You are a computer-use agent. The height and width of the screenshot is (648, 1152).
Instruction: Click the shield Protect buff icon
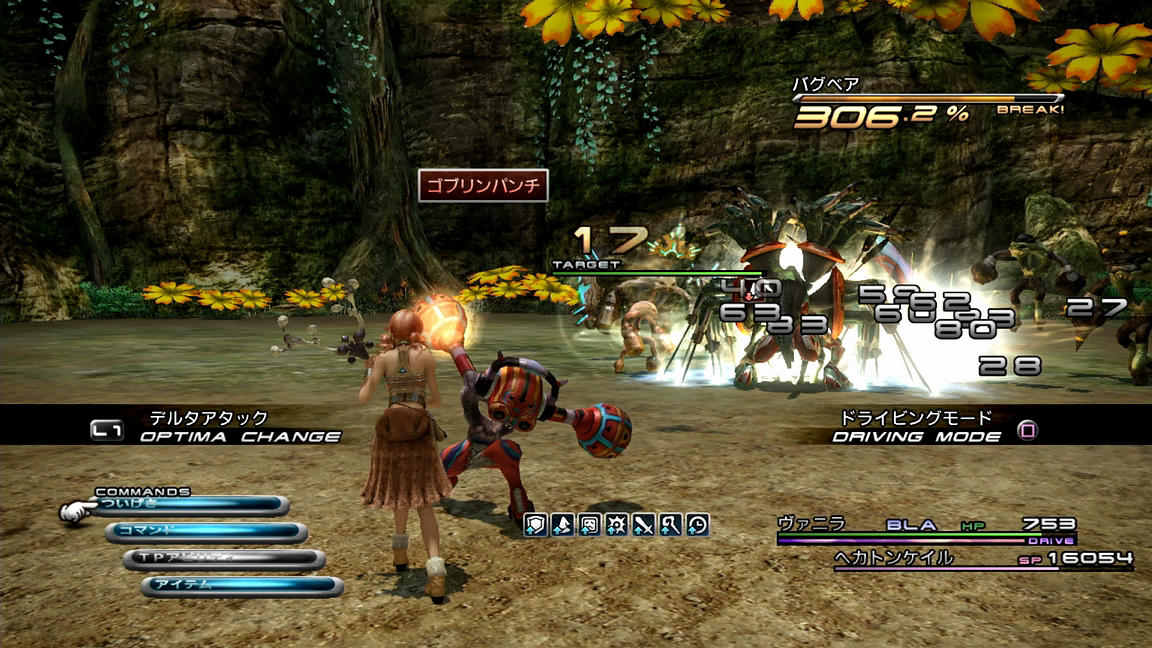coord(536,523)
